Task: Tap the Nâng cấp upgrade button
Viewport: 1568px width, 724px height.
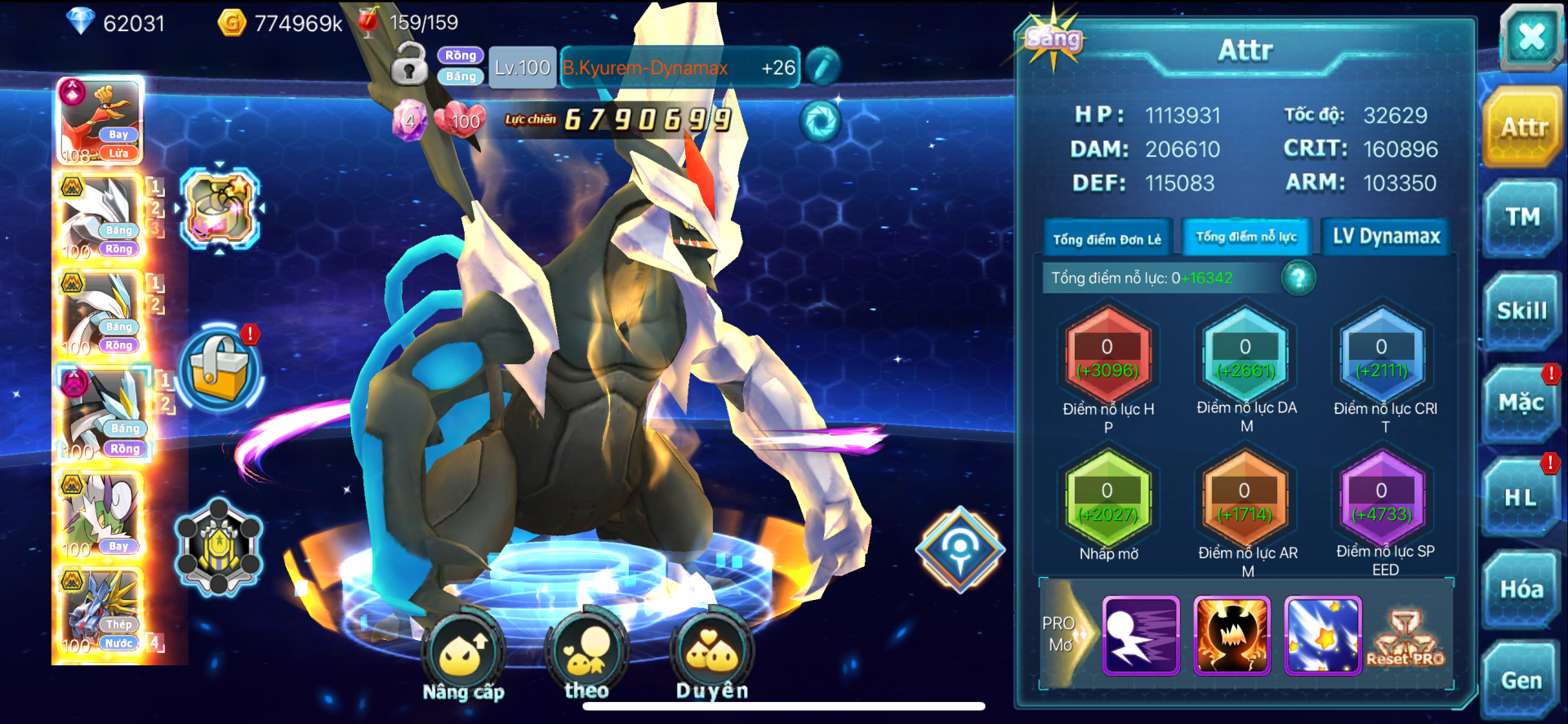Action: pyautogui.click(x=463, y=655)
